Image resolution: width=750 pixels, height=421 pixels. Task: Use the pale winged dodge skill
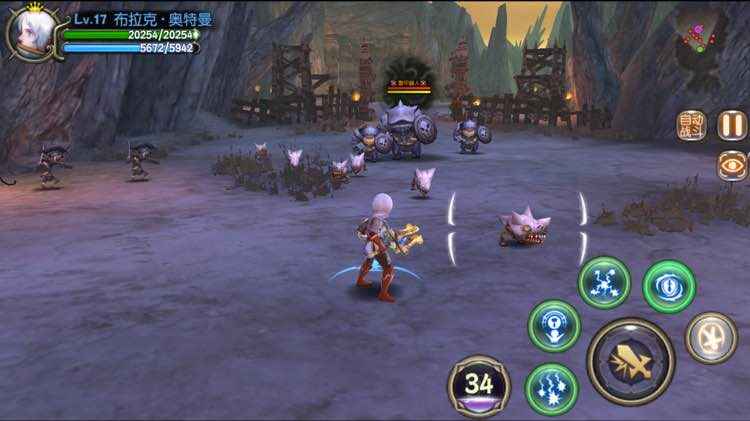tap(711, 338)
